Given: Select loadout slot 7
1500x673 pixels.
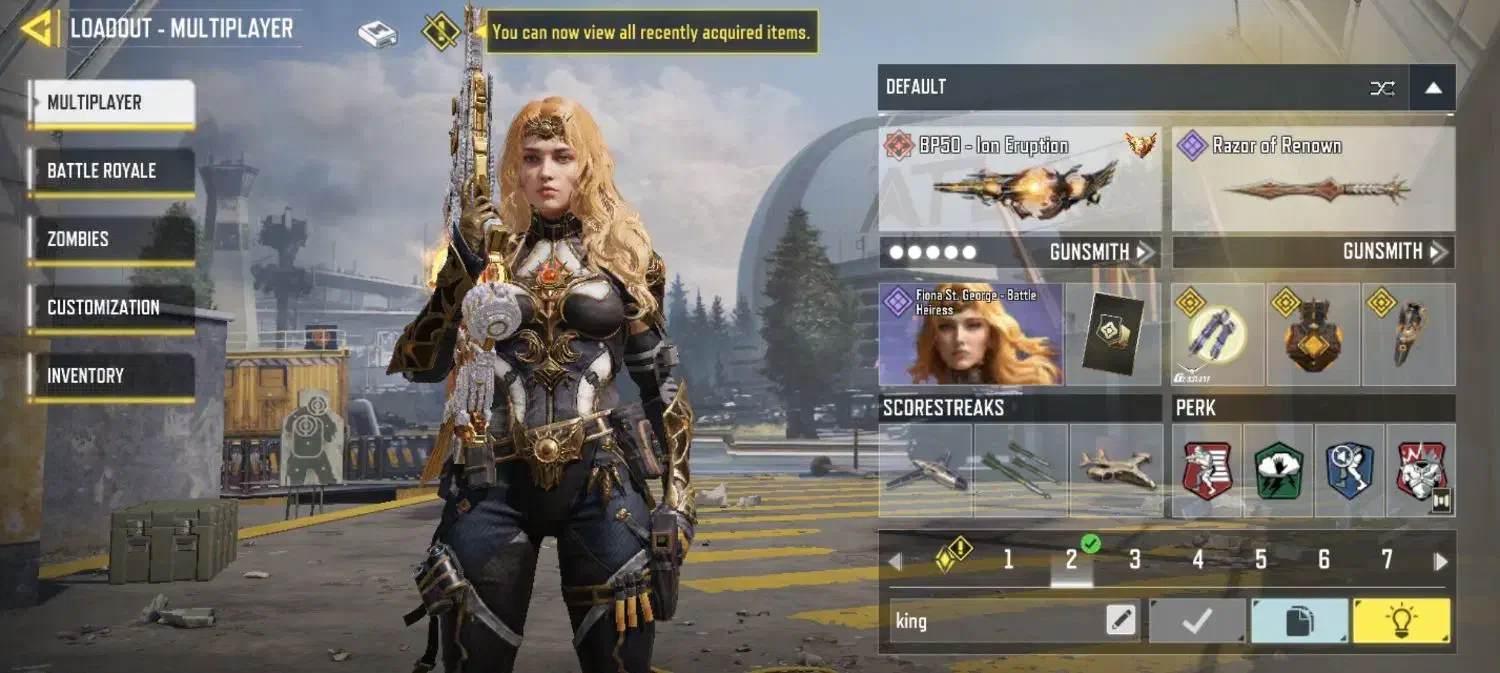Looking at the screenshot, I should (x=1386, y=560).
